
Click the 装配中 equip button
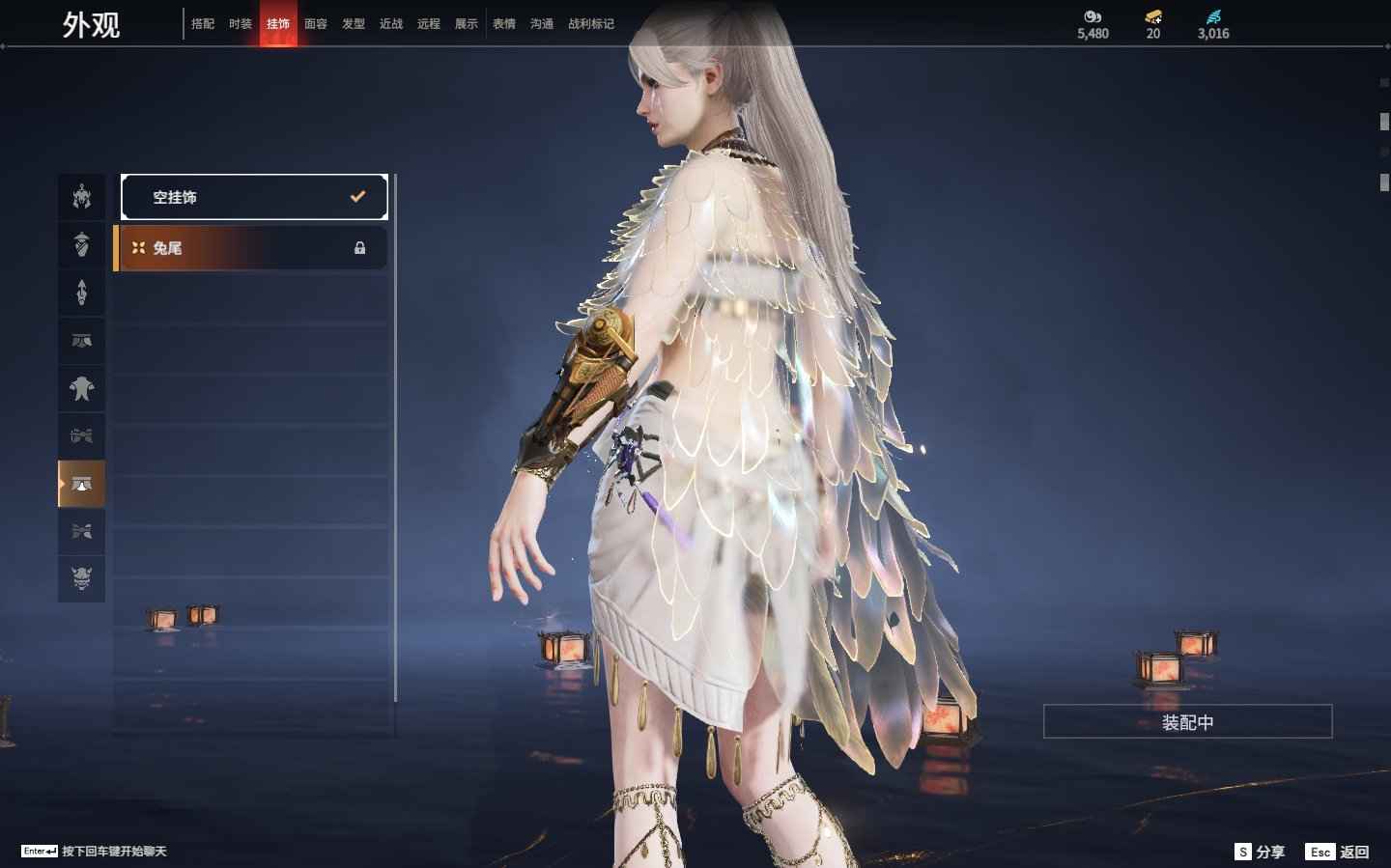point(1187,722)
